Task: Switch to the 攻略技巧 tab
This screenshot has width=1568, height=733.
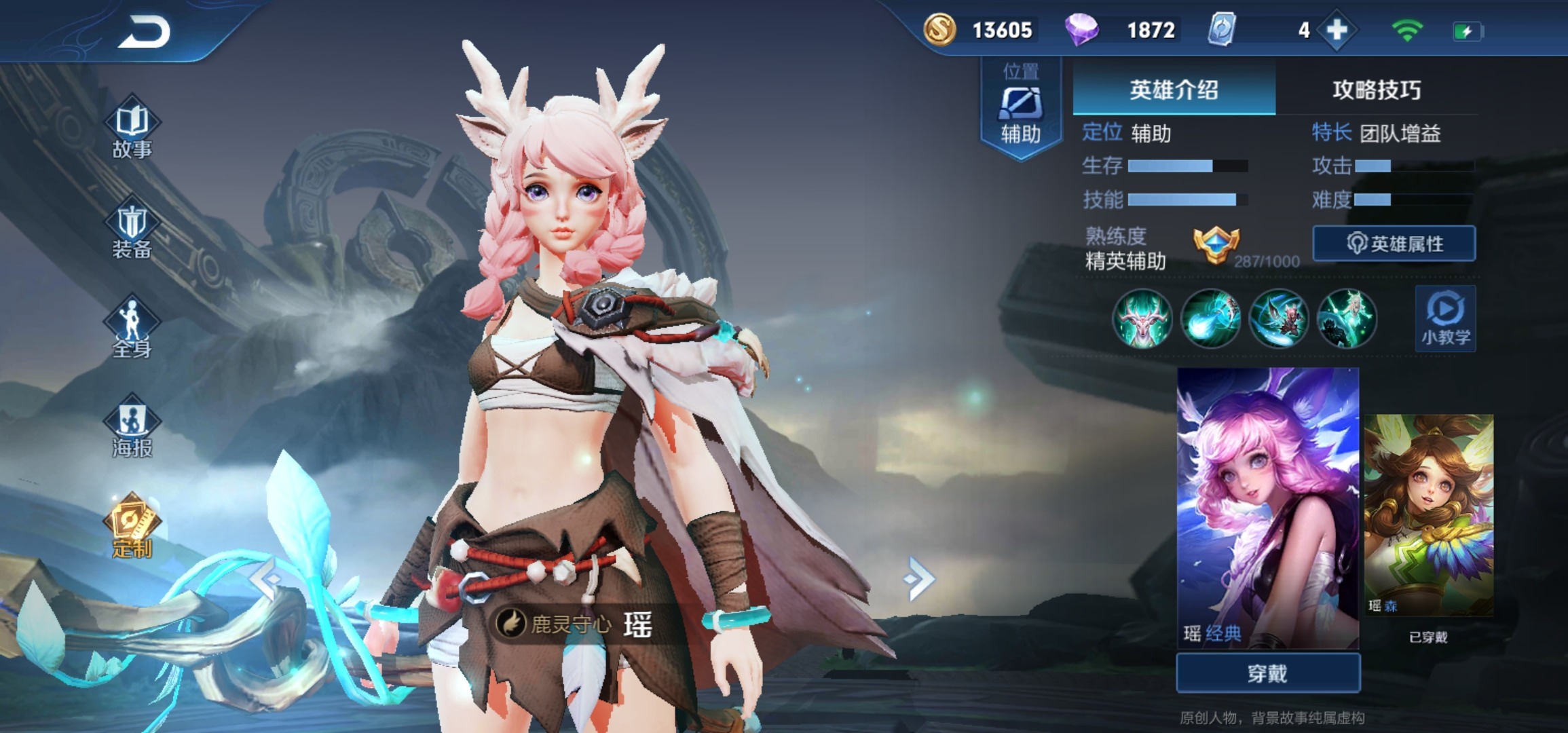Action: click(x=1376, y=90)
